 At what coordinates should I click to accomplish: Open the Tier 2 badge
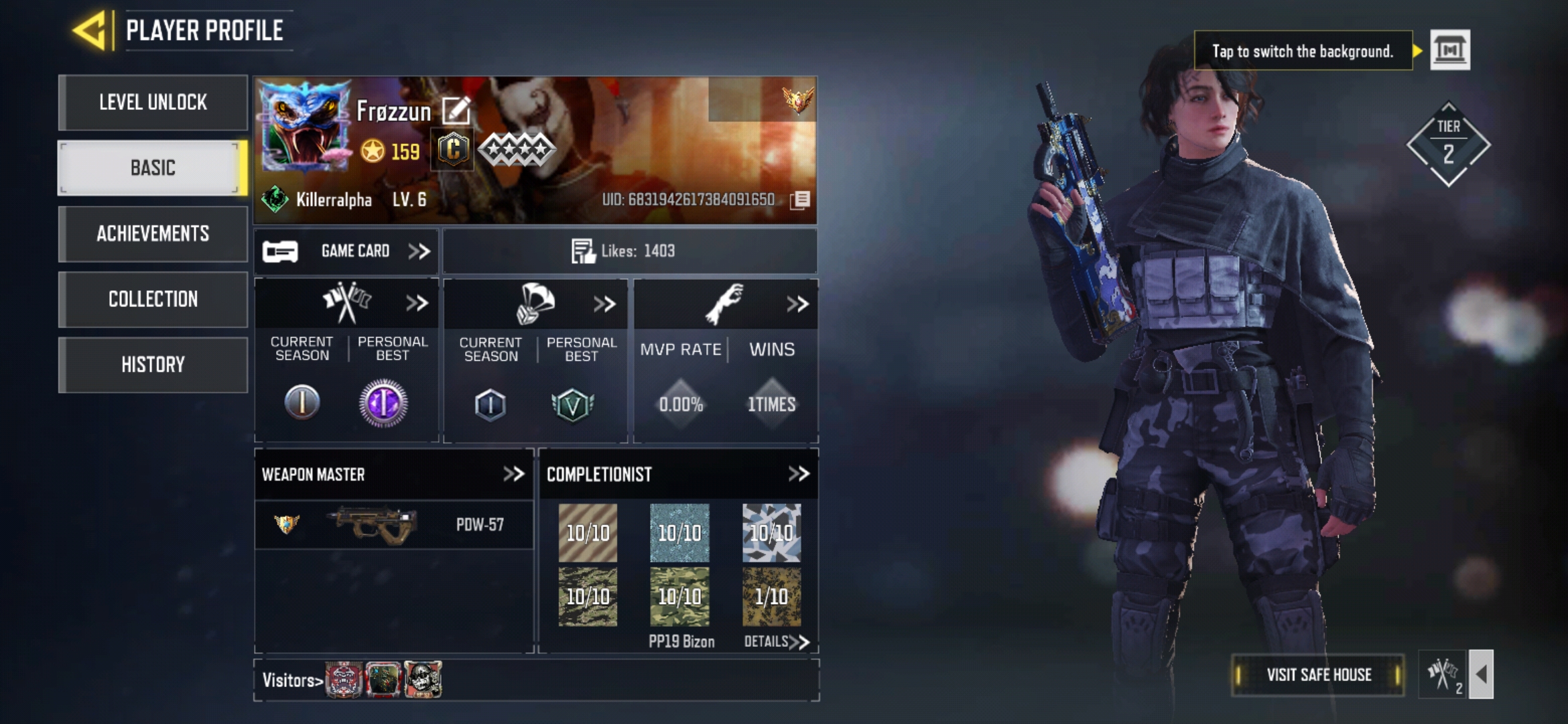point(1448,144)
